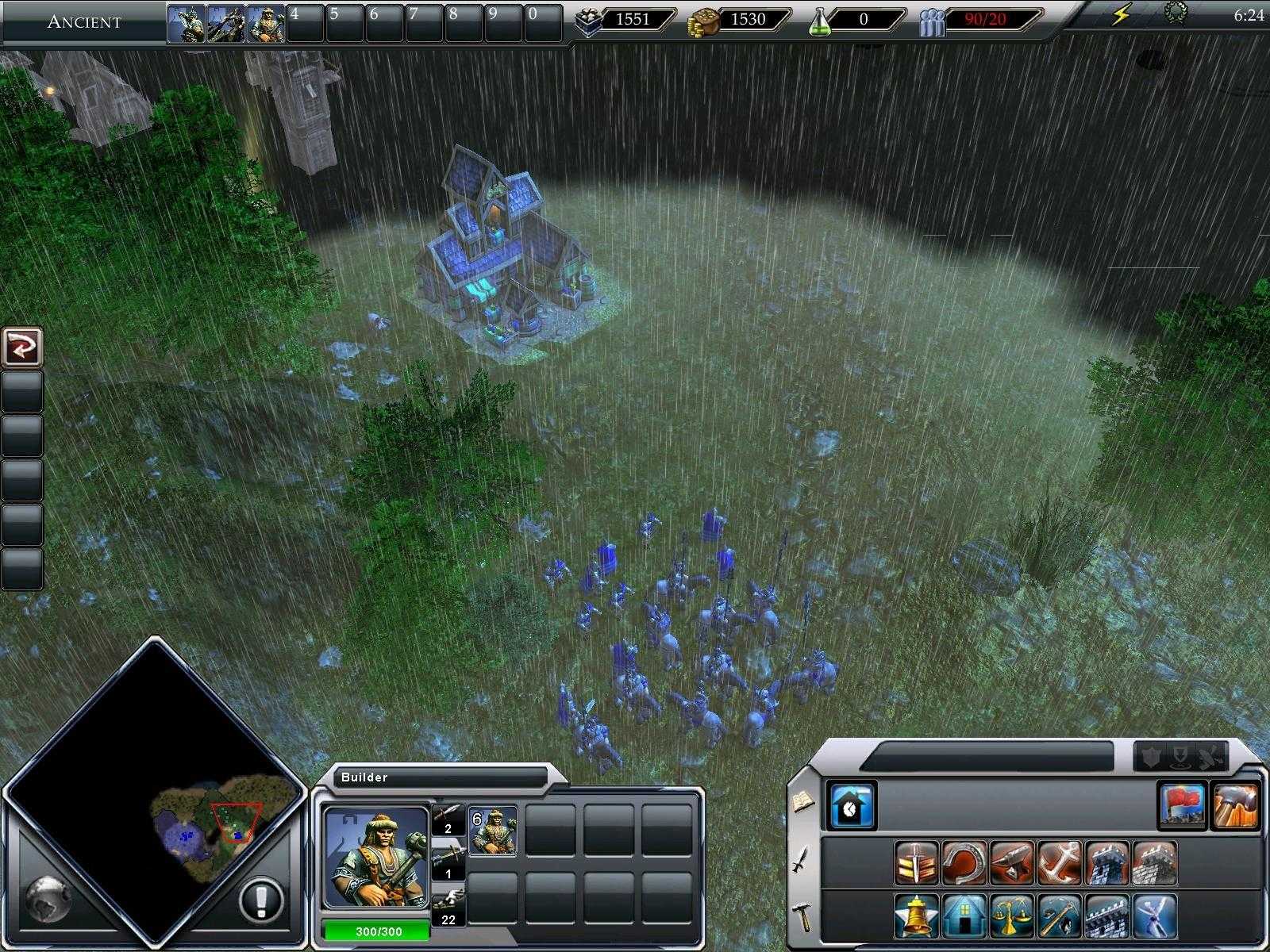Click the hammer repair icon
The image size is (1270, 952).
(1237, 807)
